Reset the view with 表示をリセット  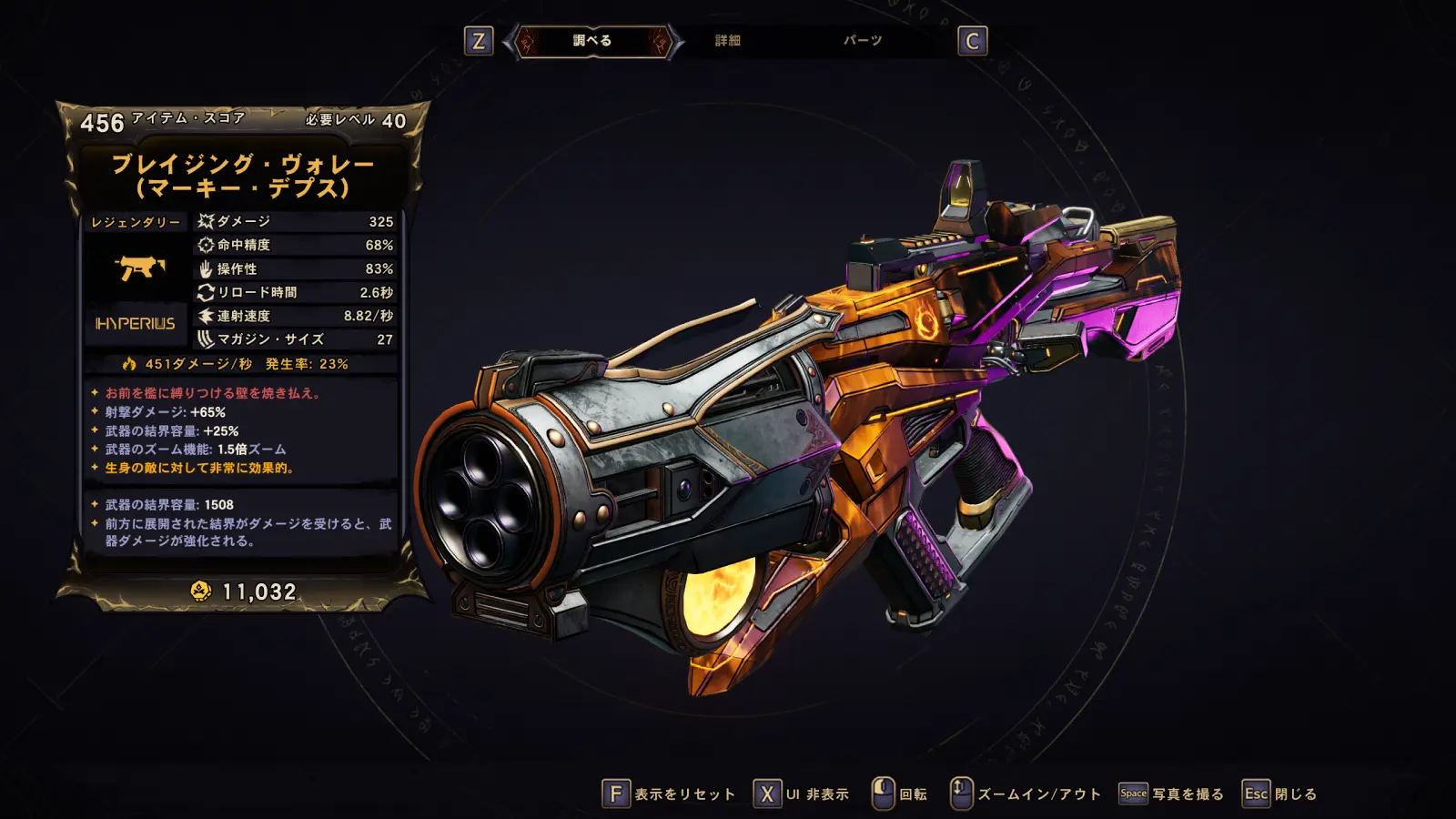coord(669,794)
